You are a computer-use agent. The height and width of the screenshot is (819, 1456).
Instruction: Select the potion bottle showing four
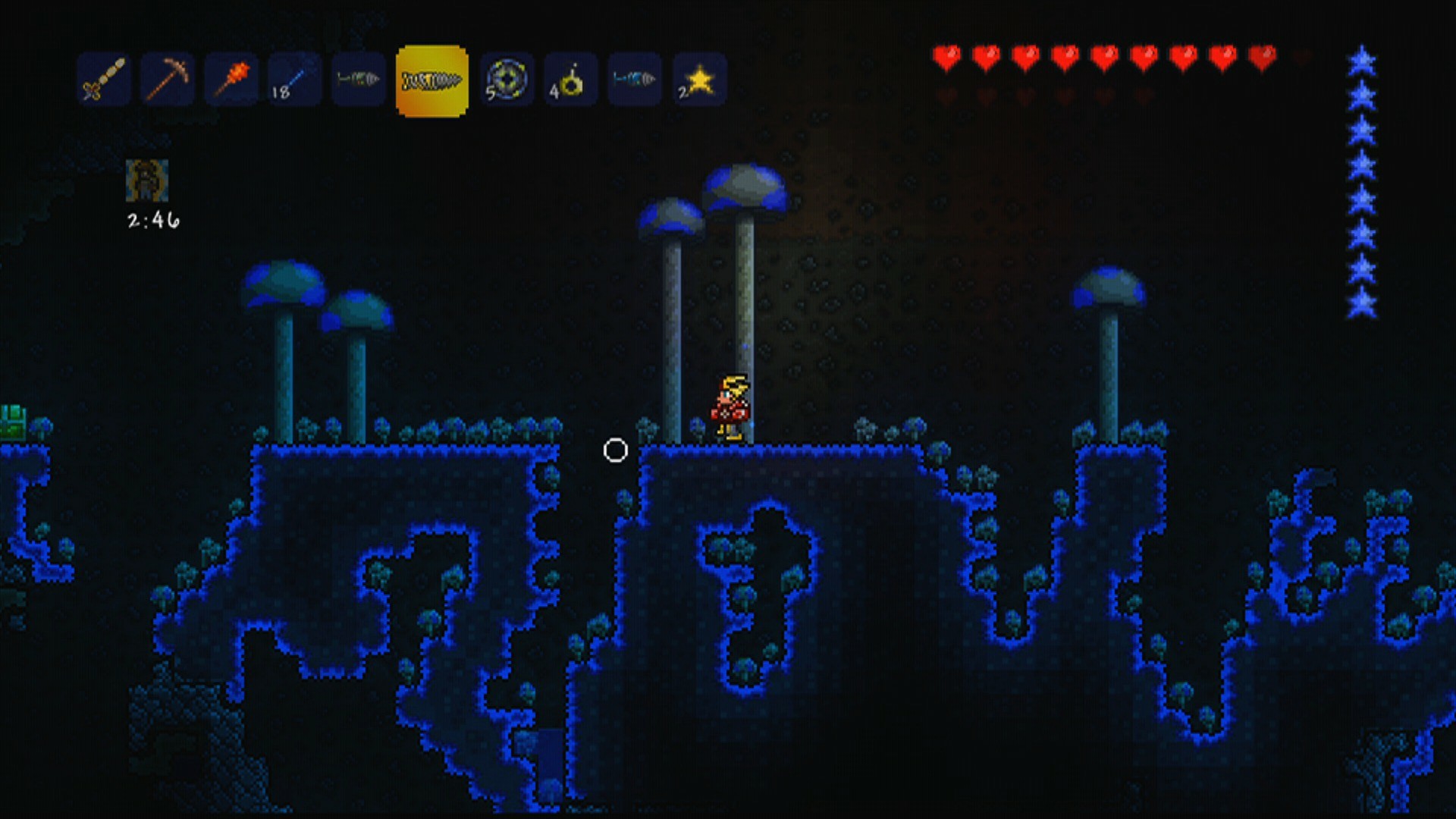pos(570,78)
